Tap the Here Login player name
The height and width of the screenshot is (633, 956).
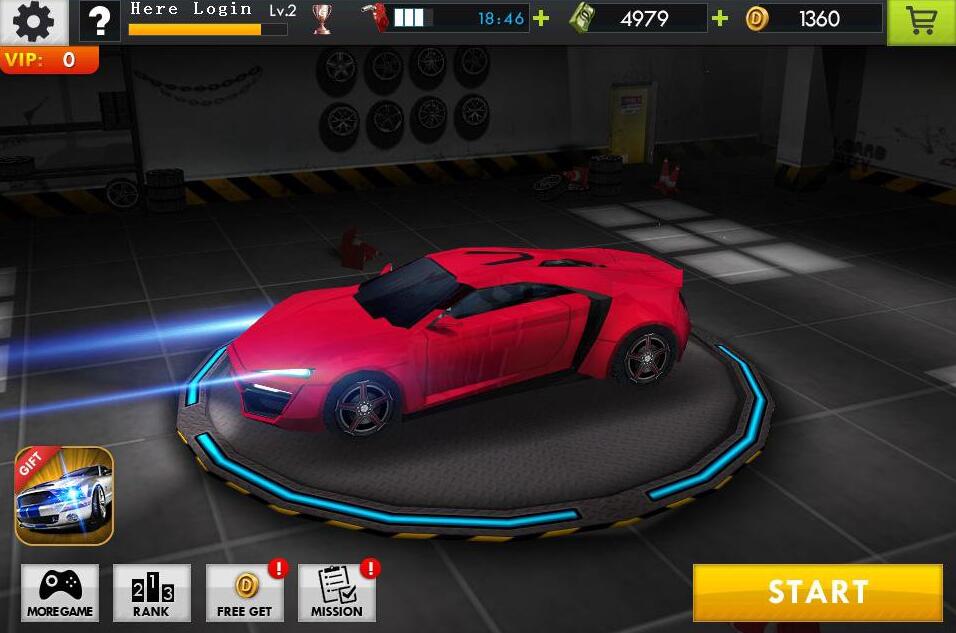pyautogui.click(x=191, y=10)
